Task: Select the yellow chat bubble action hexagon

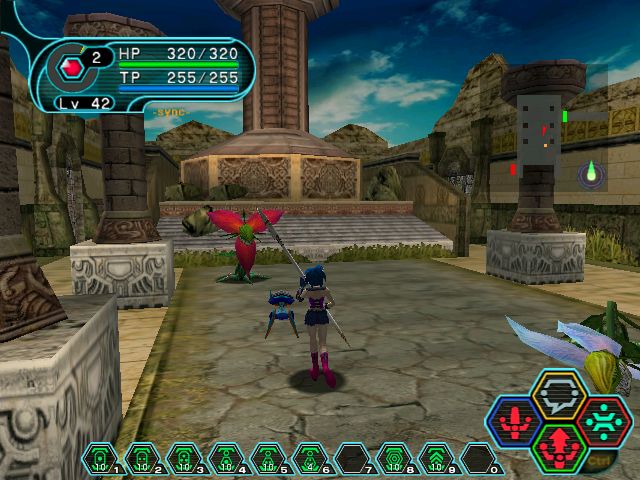Action: coord(560,394)
